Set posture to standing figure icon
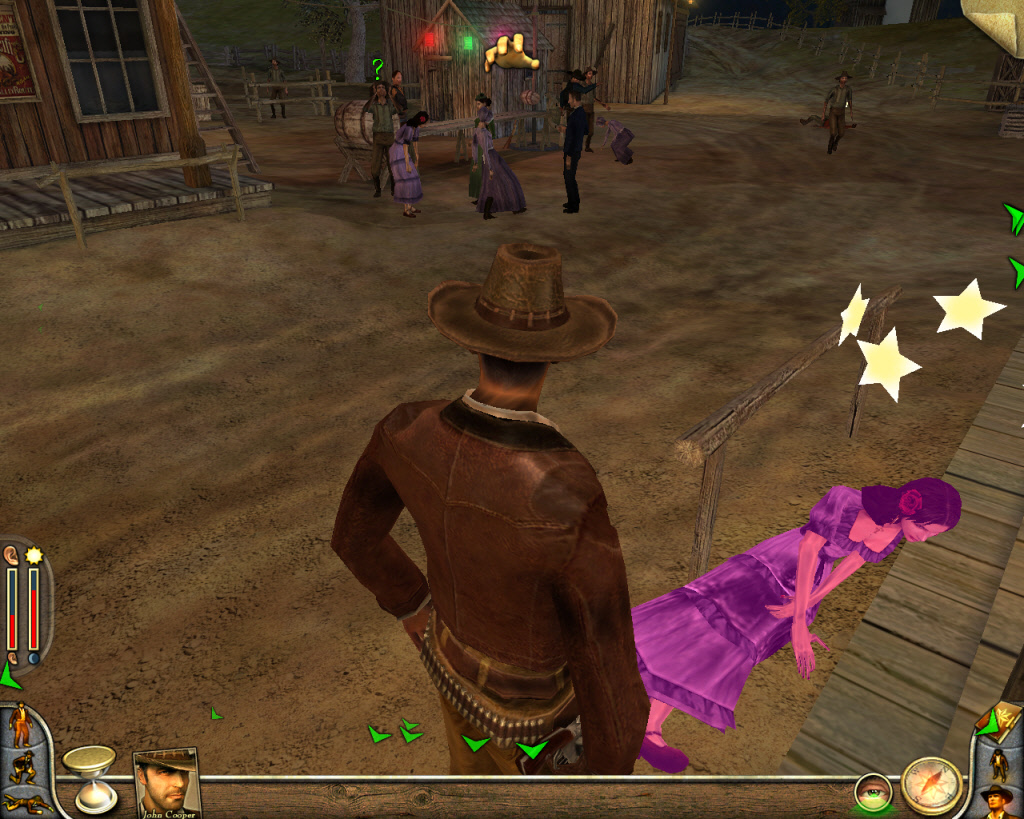 click(20, 724)
